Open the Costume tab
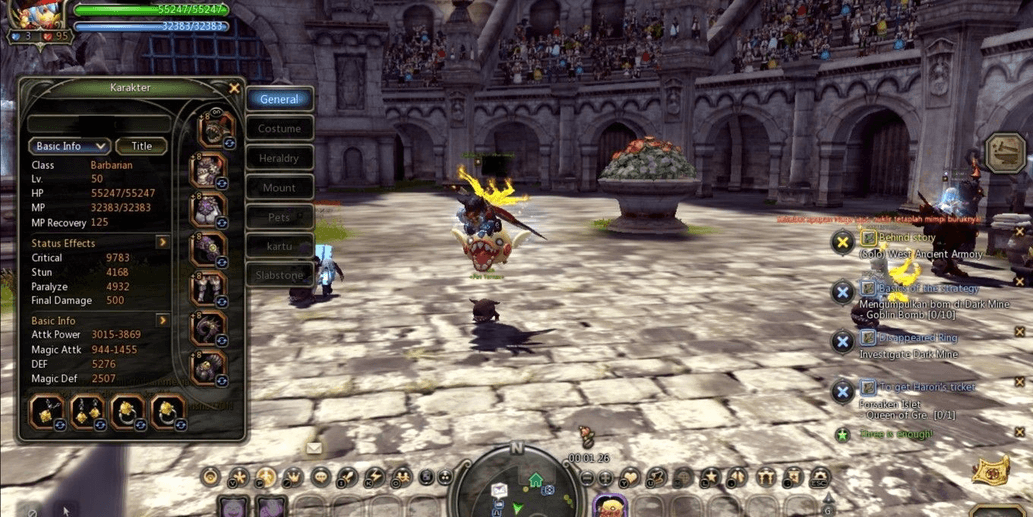The image size is (1033, 517). 279,128
